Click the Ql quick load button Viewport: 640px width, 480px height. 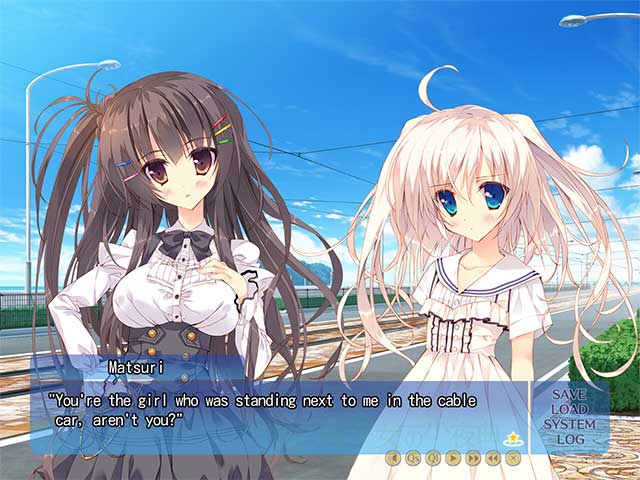433,458
